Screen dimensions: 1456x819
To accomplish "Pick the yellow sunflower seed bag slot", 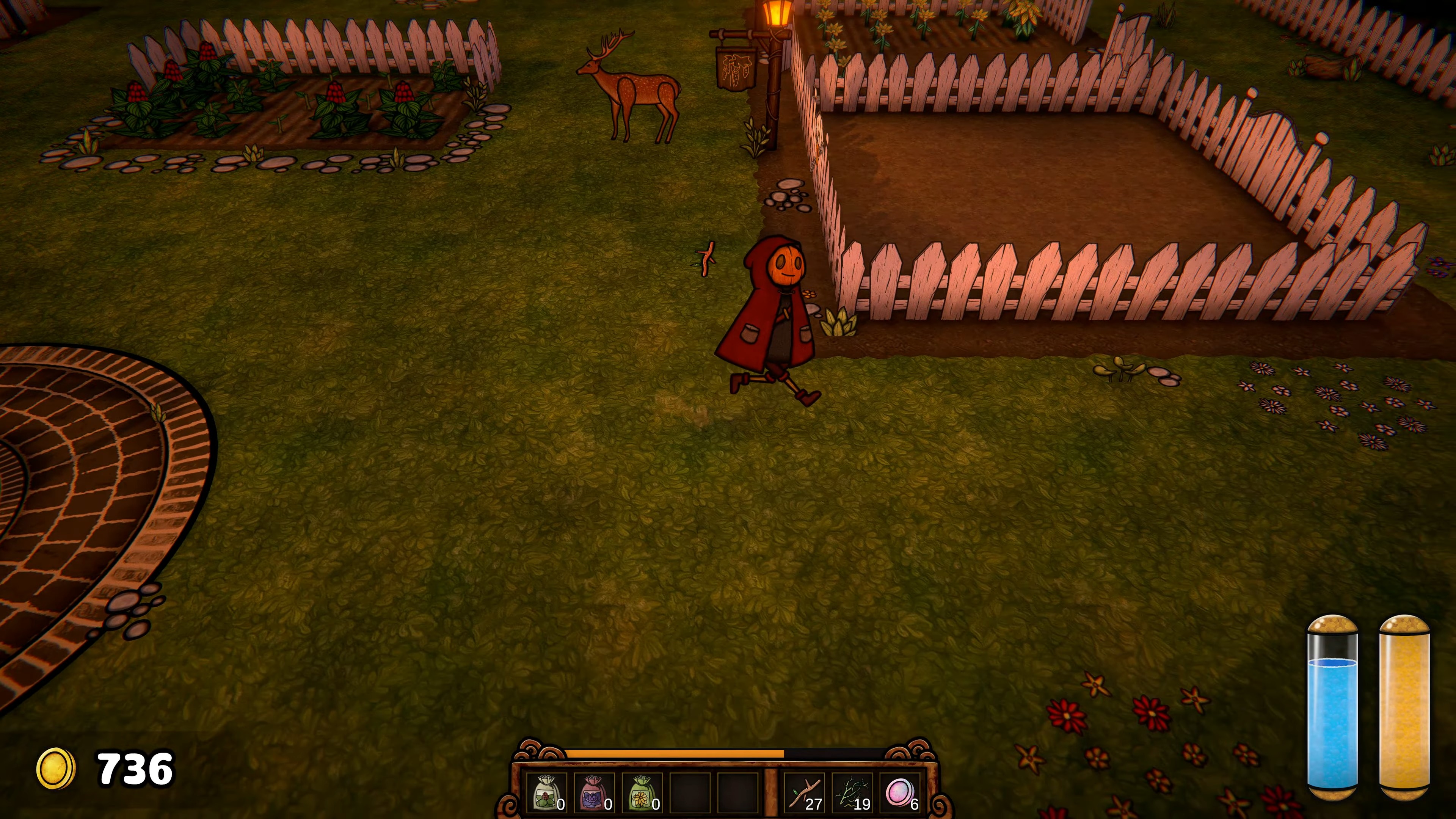I will click(641, 792).
